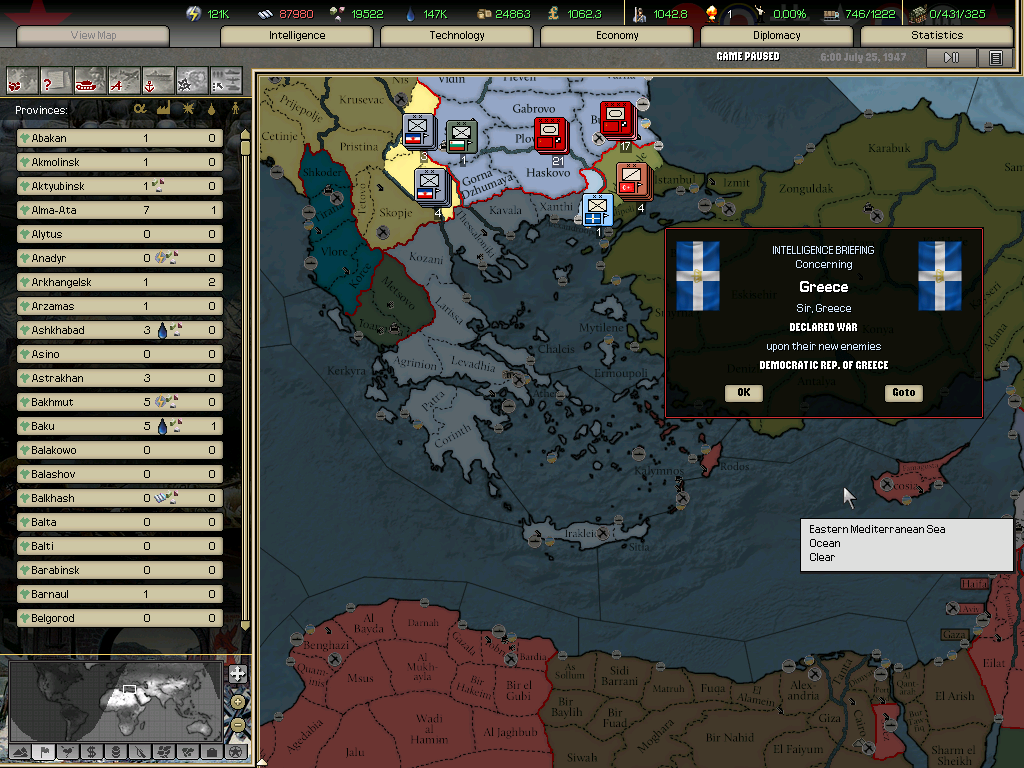Open the Intelligence tab
The image size is (1024, 768).
click(297, 36)
